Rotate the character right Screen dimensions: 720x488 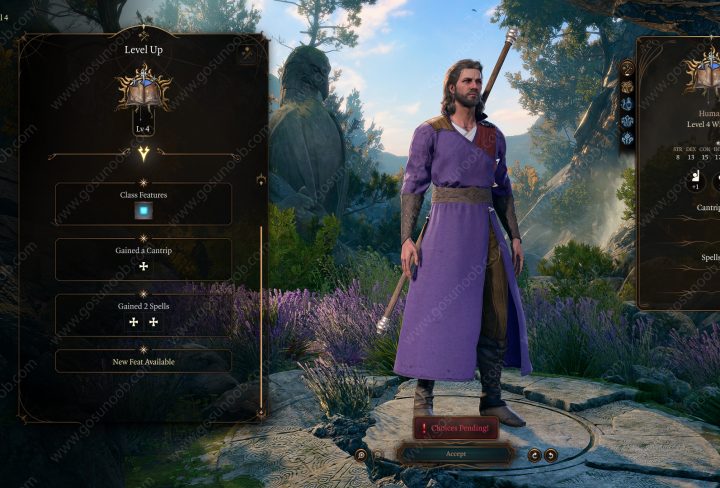551,455
